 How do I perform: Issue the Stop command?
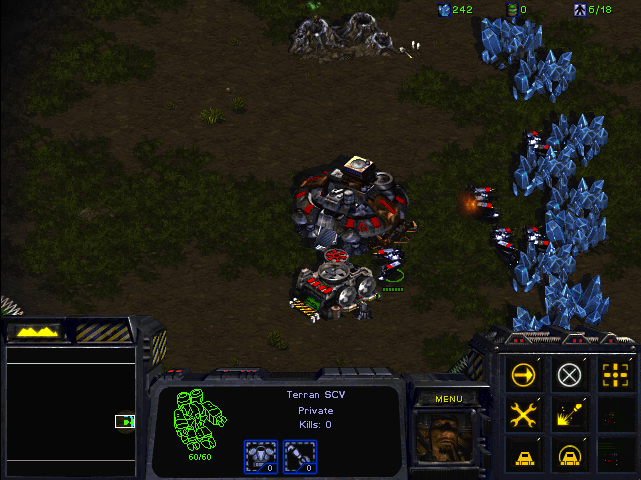click(570, 374)
